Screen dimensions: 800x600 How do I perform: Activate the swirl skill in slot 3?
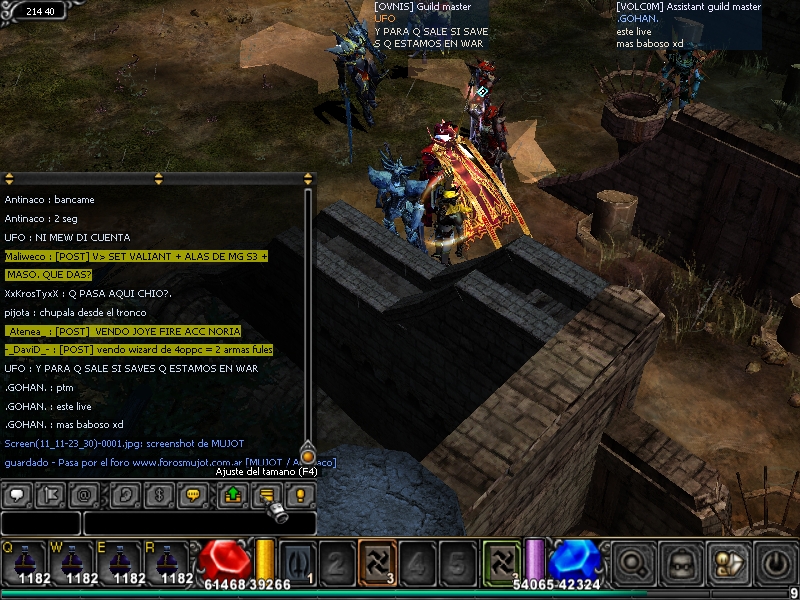click(377, 562)
